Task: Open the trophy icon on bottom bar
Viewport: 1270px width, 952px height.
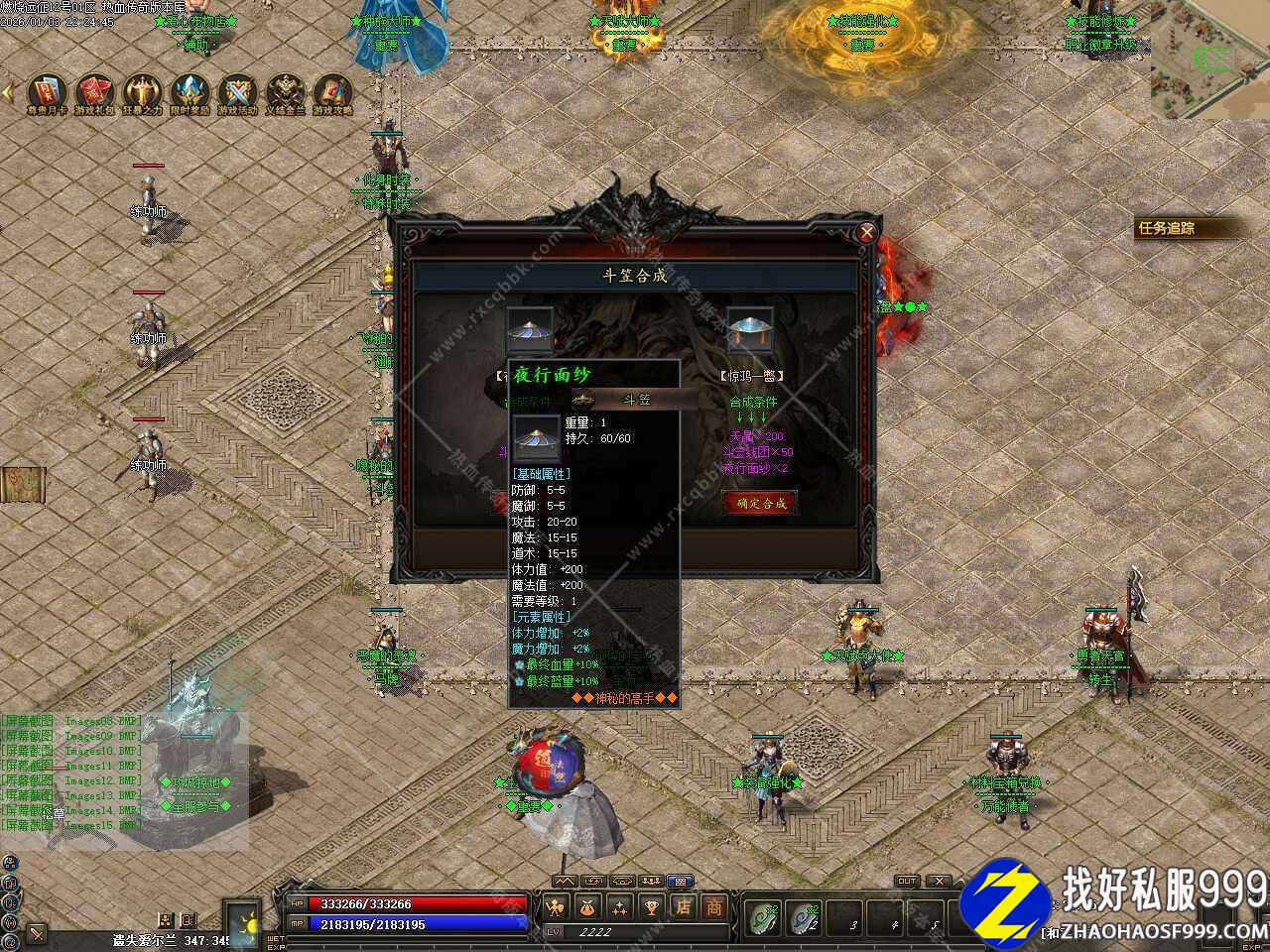Action: click(x=652, y=906)
